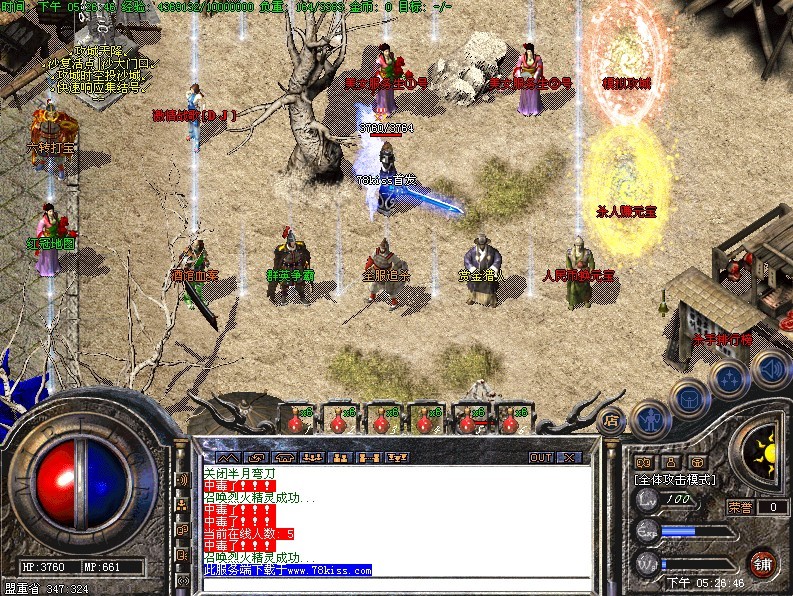Image resolution: width=793 pixels, height=596 pixels.
Task: Open the shop via the 店 button
Action: coord(612,419)
